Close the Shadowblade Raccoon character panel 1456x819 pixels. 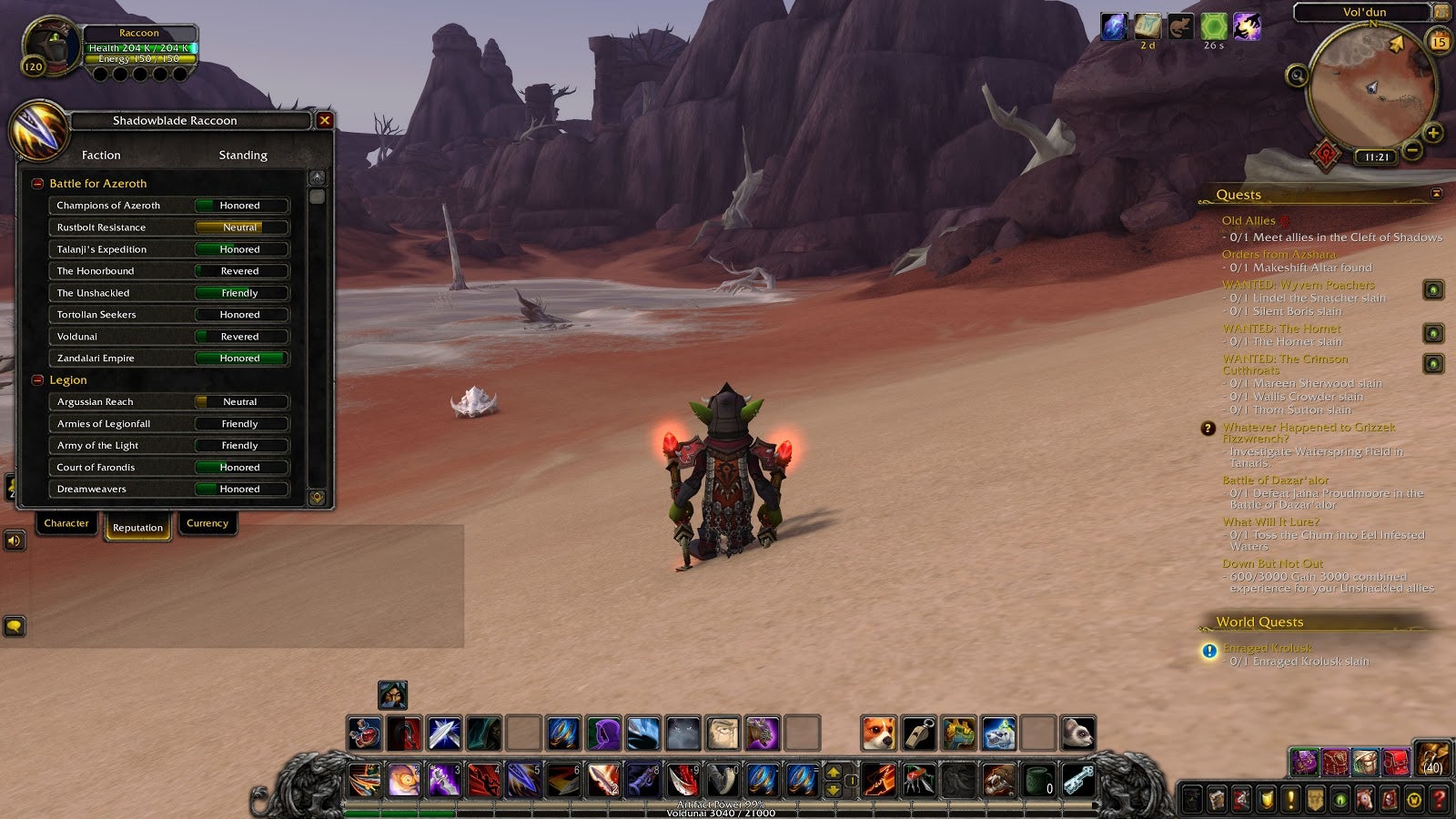coord(324,120)
